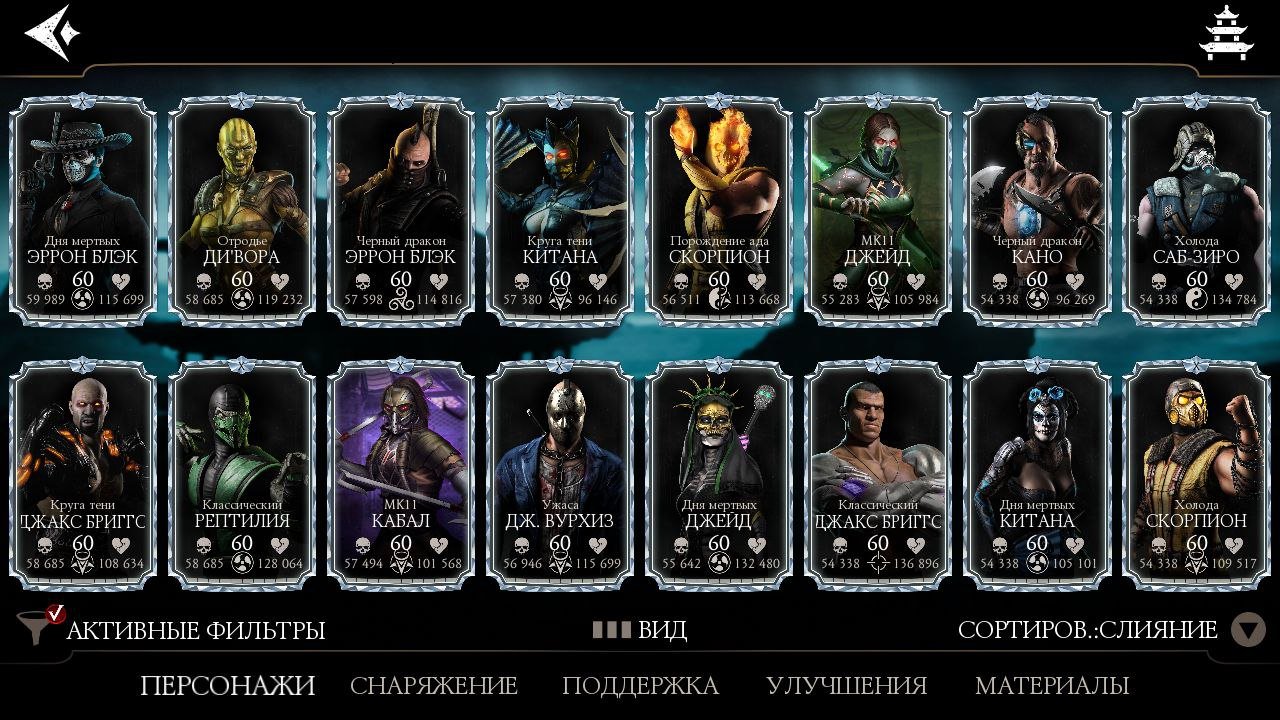The width and height of the screenshot is (1280, 720).
Task: Open the pagoda home icon
Action: pos(1224,32)
